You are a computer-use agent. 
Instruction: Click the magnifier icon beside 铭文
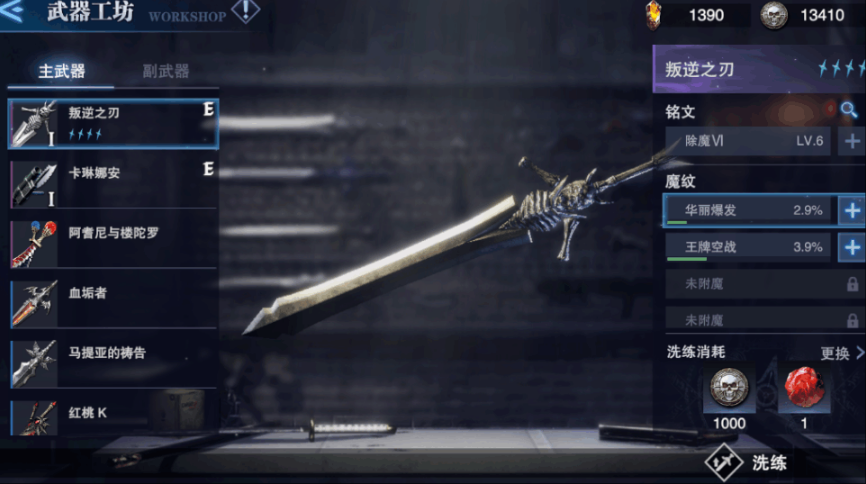coord(849,110)
